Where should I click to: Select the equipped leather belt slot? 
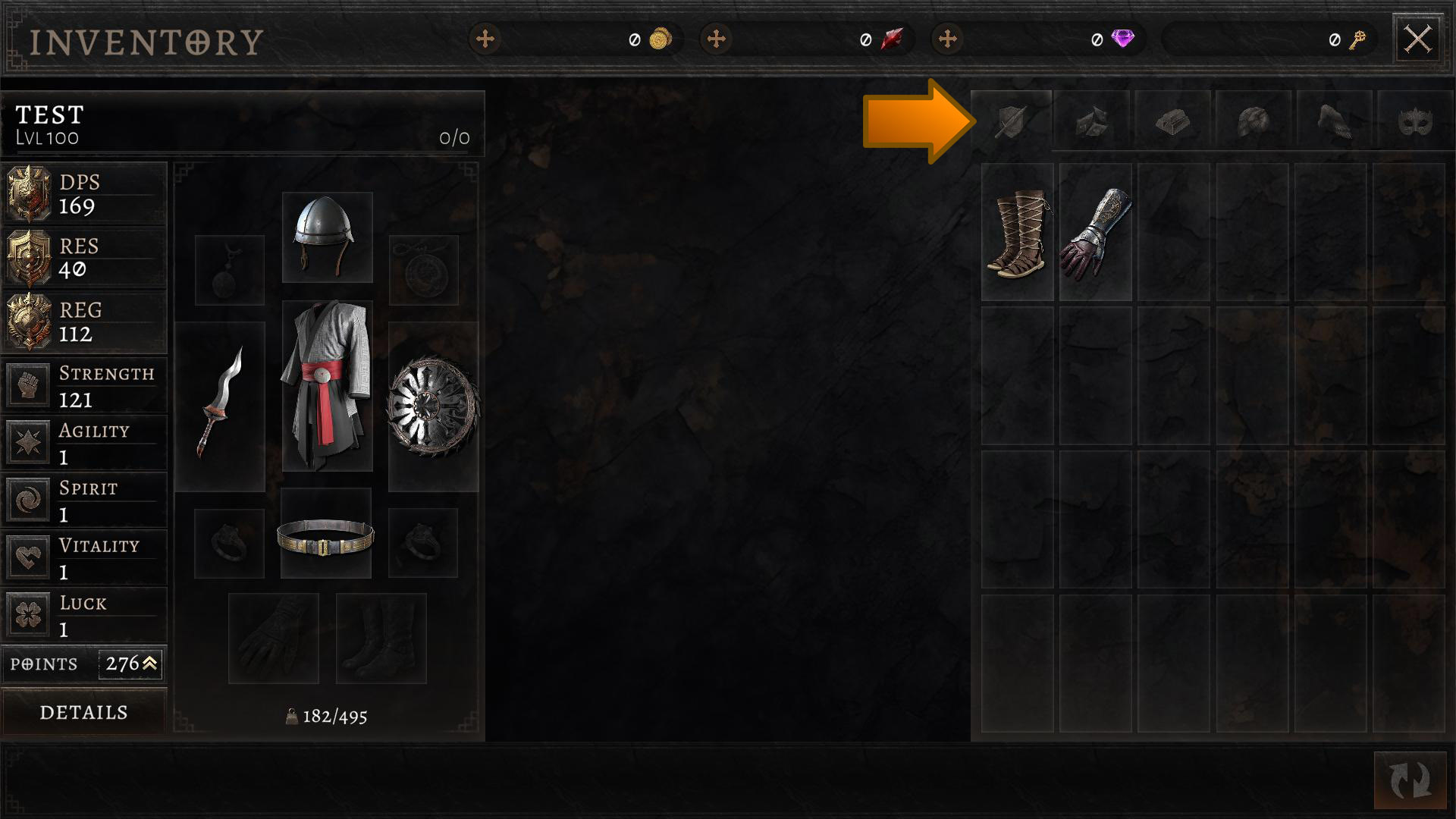pos(326,534)
